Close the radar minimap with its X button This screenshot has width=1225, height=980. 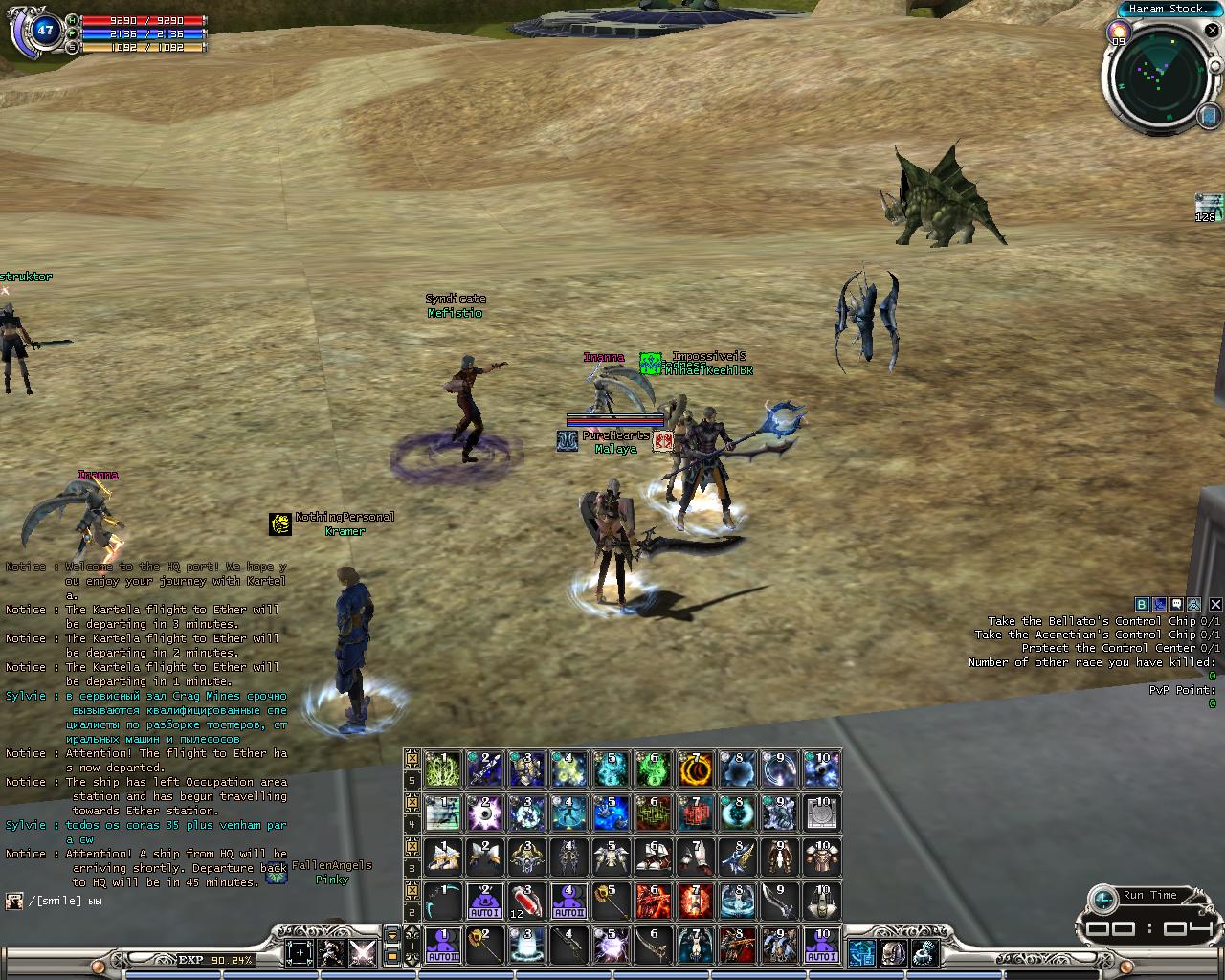(x=1213, y=31)
